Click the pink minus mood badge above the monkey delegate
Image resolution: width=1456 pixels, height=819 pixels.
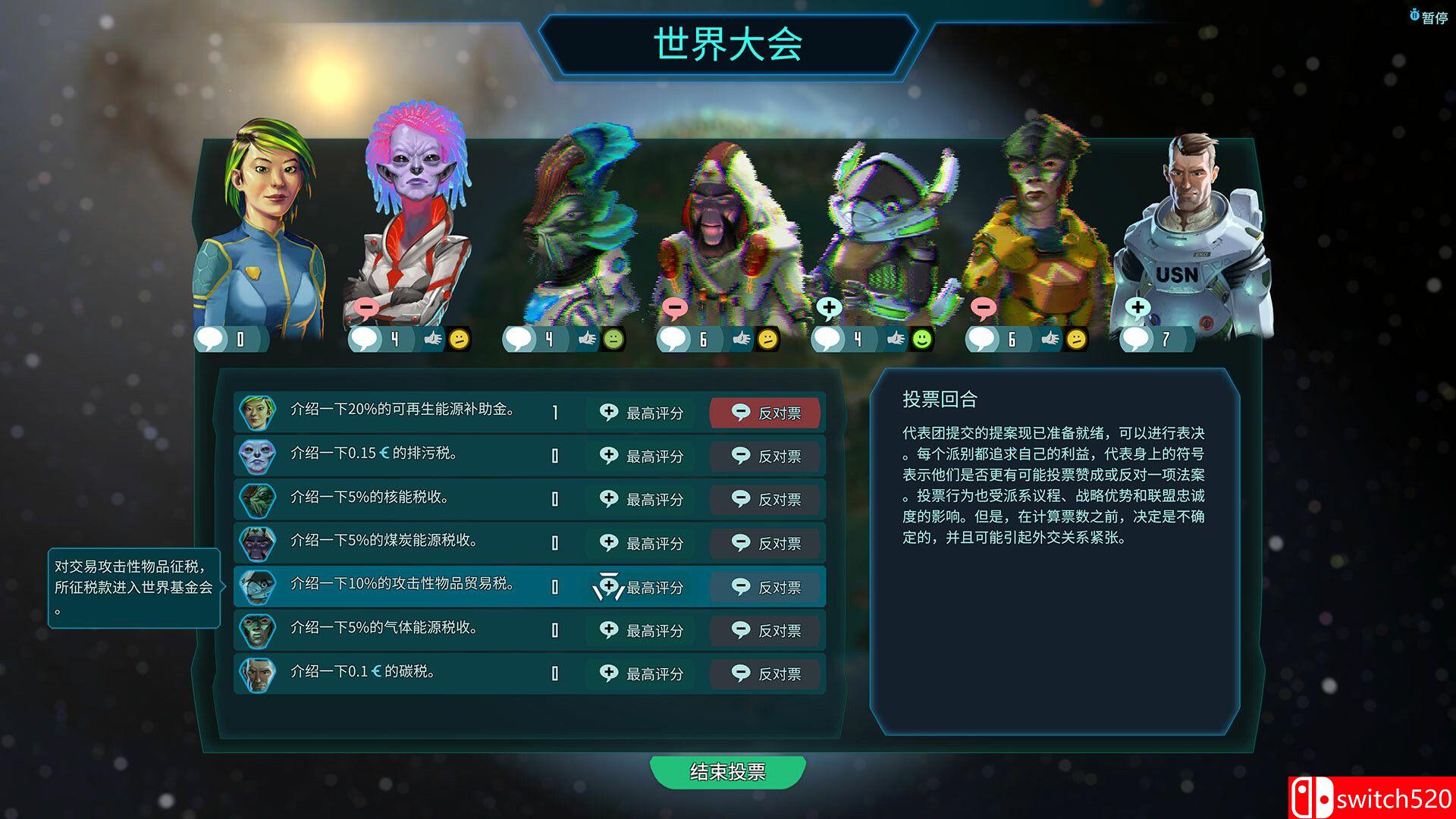point(673,308)
